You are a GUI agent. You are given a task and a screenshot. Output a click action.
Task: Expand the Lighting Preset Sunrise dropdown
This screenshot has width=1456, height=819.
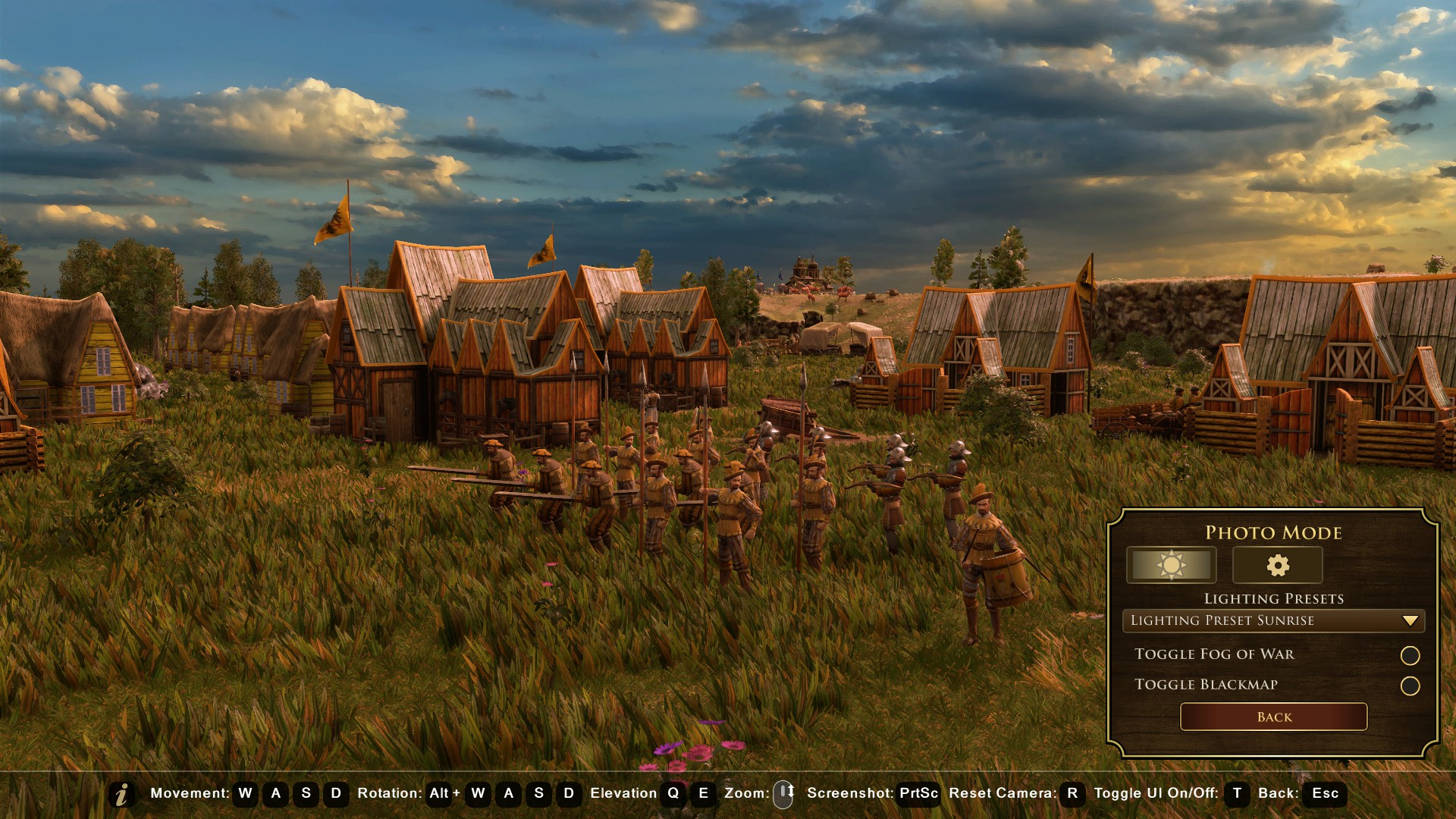(x=1273, y=620)
